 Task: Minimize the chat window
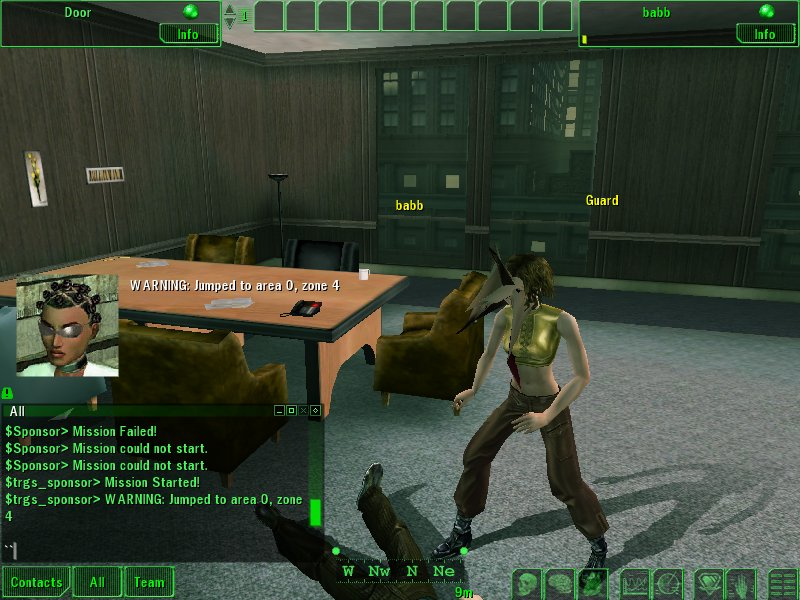[x=279, y=410]
